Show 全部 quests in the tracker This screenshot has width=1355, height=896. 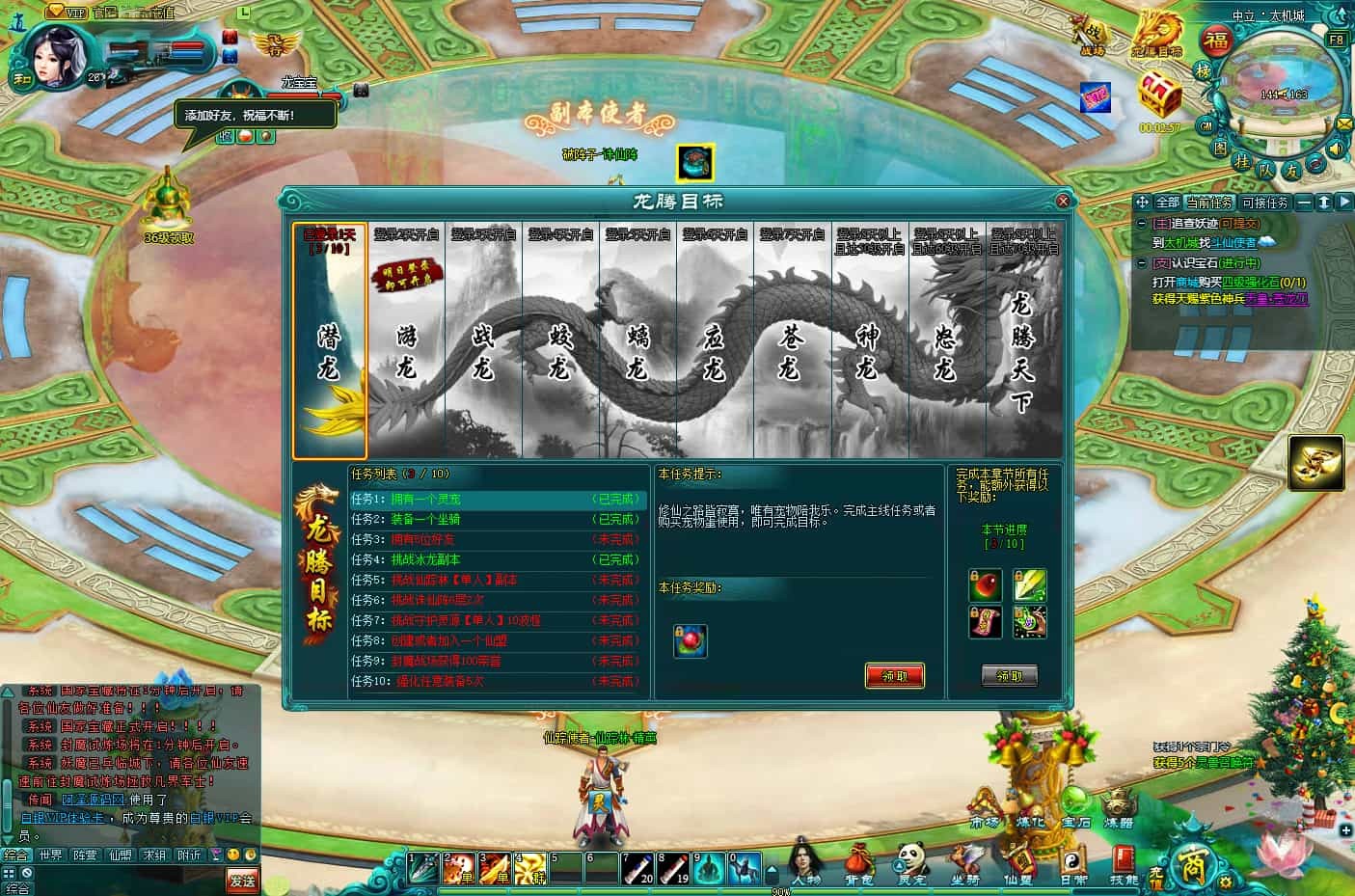[1167, 203]
